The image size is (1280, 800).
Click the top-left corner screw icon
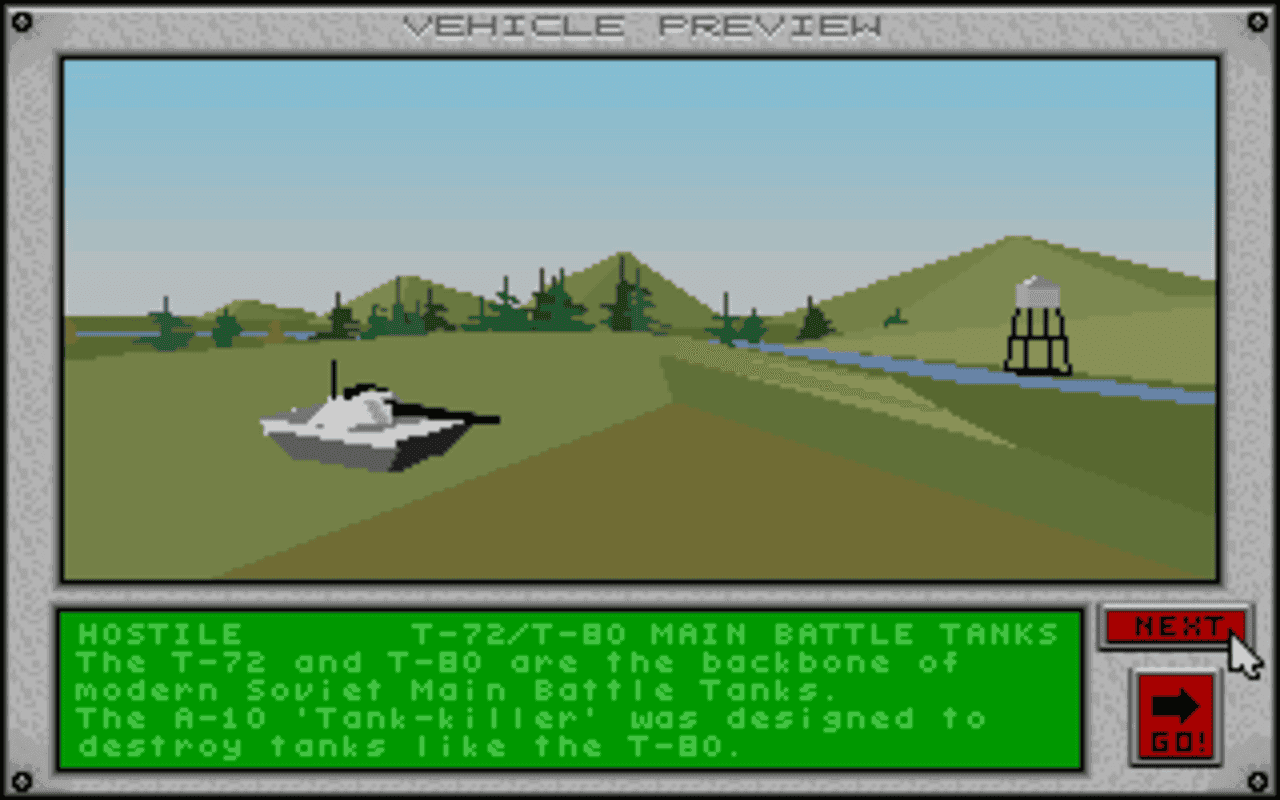(x=22, y=20)
